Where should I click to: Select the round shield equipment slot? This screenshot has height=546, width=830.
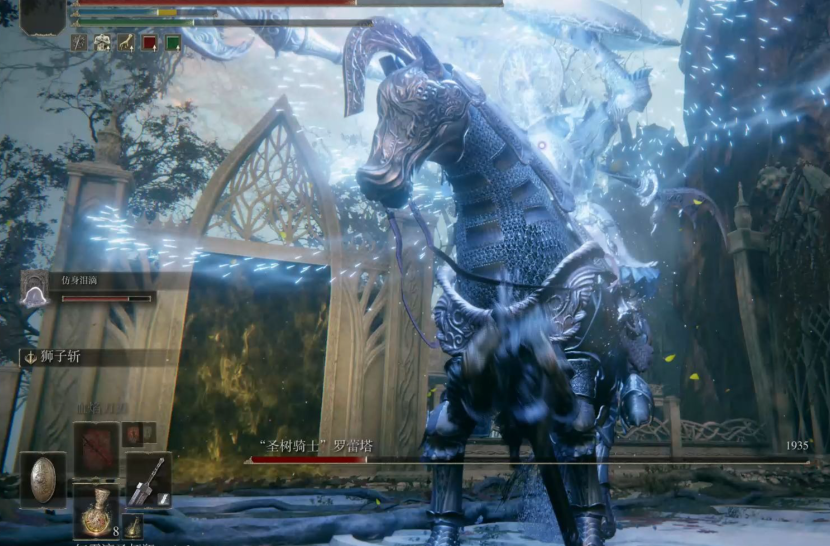[43, 478]
